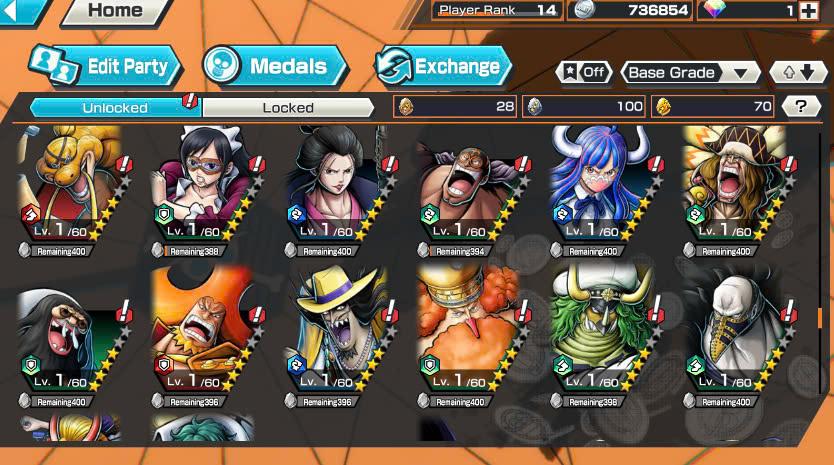Toggle the favorites star Off filter
The image size is (834, 465).
point(584,72)
